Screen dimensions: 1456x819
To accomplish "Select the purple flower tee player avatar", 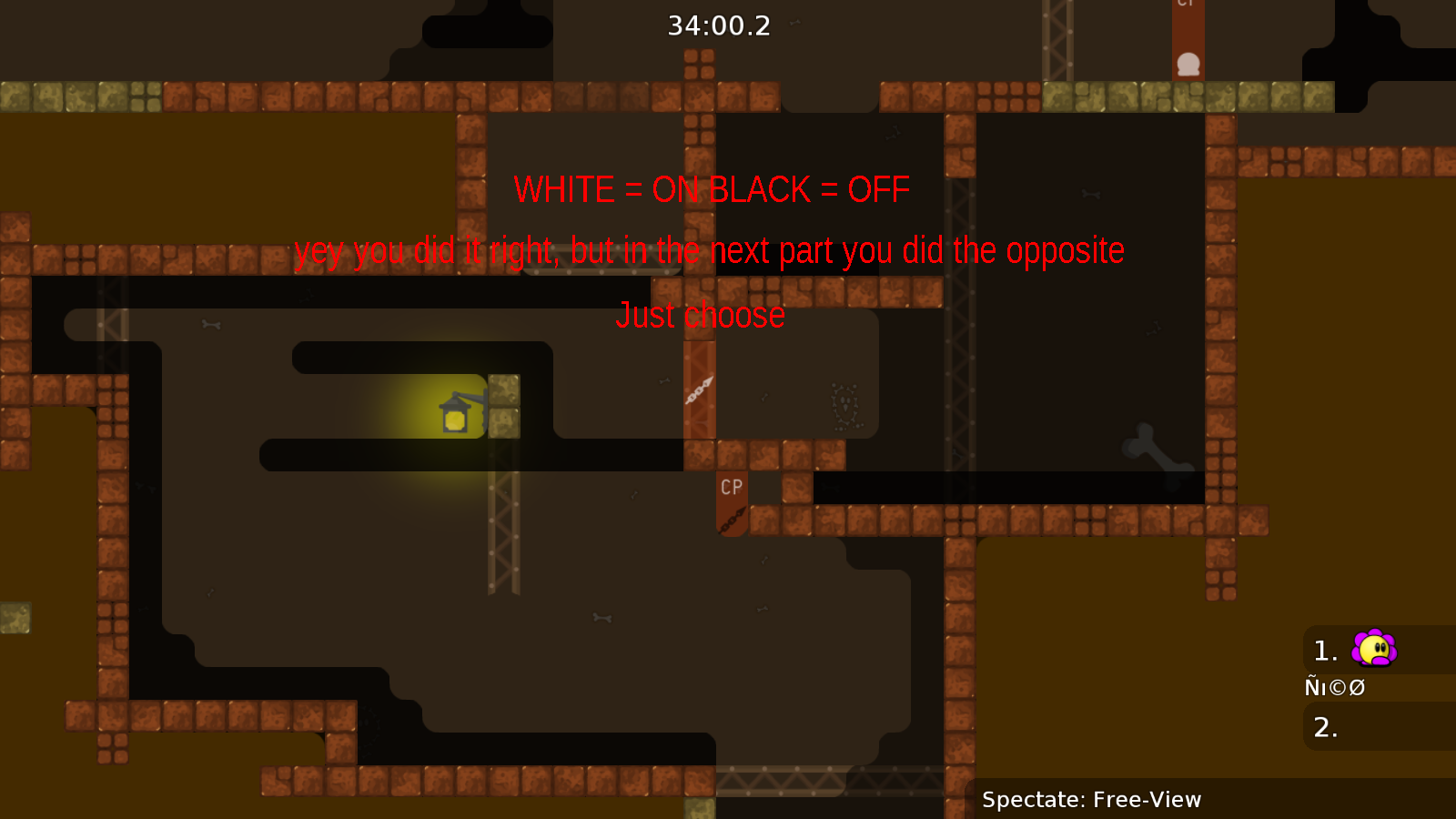I will coord(1374,650).
